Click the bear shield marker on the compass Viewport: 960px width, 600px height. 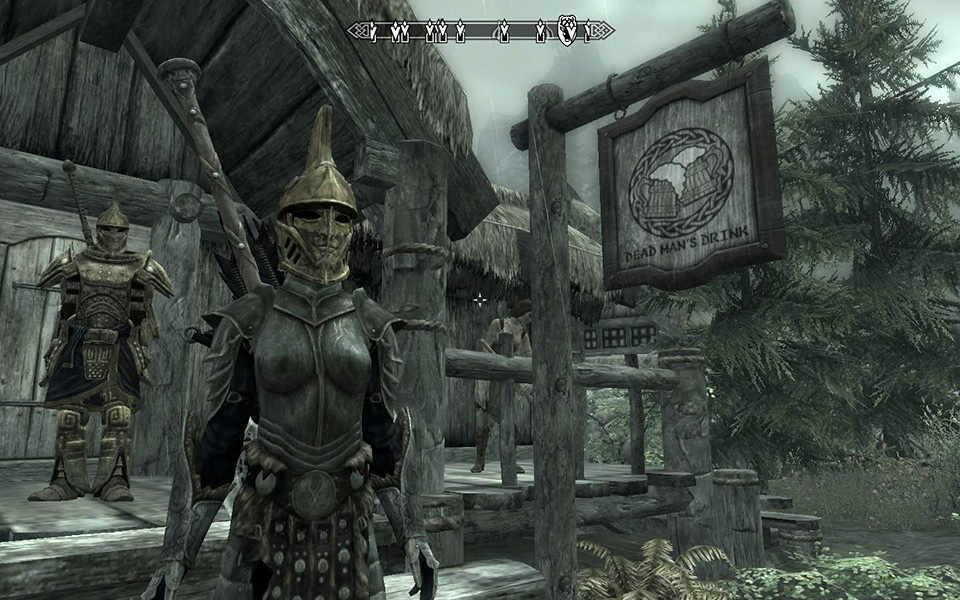(x=566, y=31)
